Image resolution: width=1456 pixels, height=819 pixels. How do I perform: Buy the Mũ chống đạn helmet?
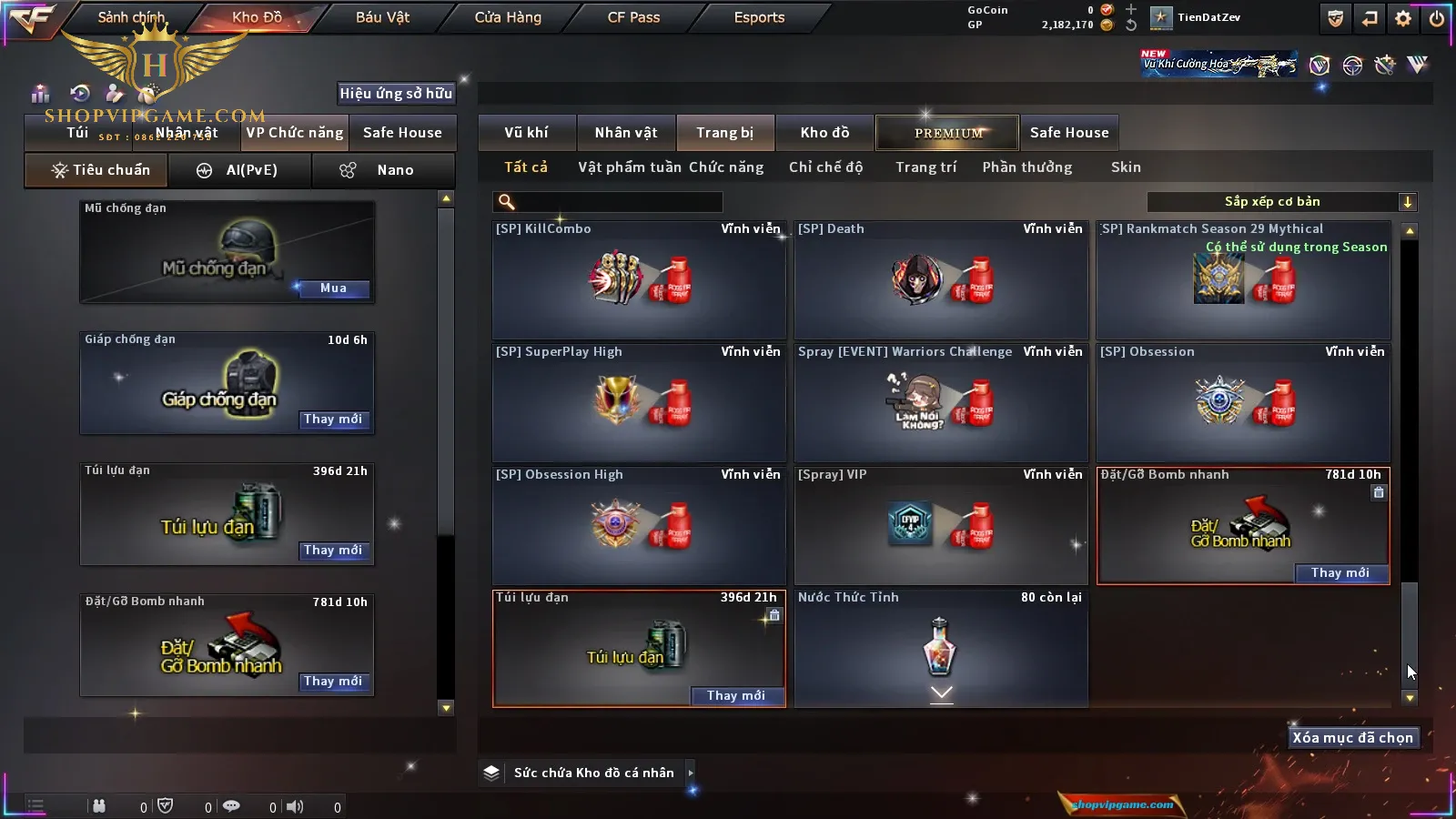pyautogui.click(x=333, y=288)
